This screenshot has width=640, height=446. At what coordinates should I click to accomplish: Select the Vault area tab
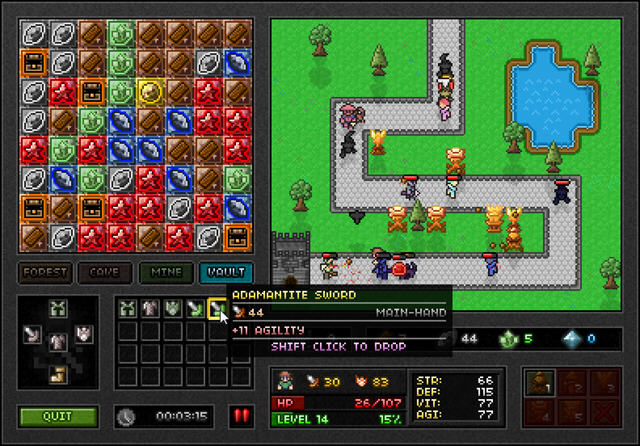point(225,272)
